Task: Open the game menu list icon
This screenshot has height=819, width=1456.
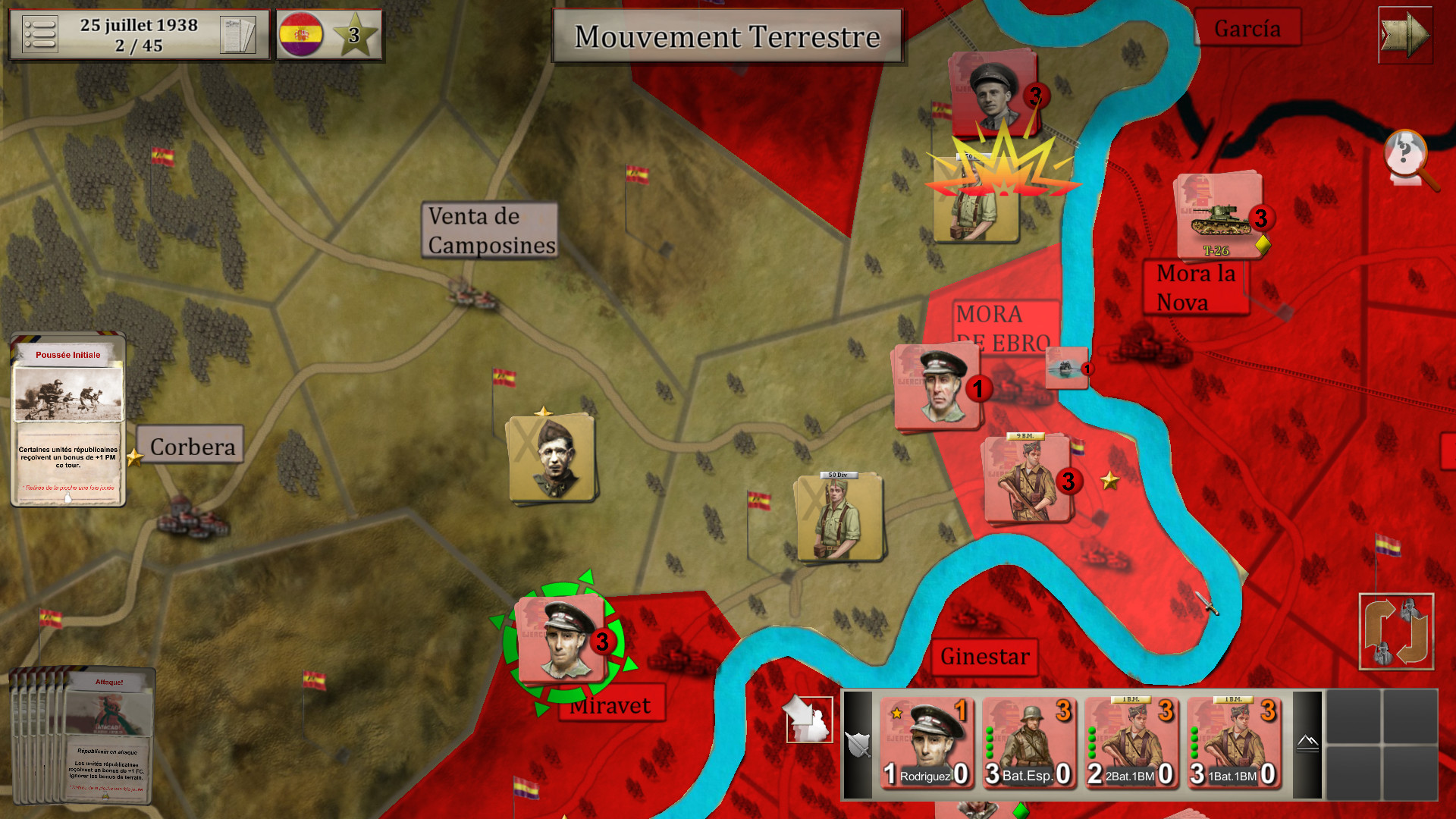Action: coord(42,34)
